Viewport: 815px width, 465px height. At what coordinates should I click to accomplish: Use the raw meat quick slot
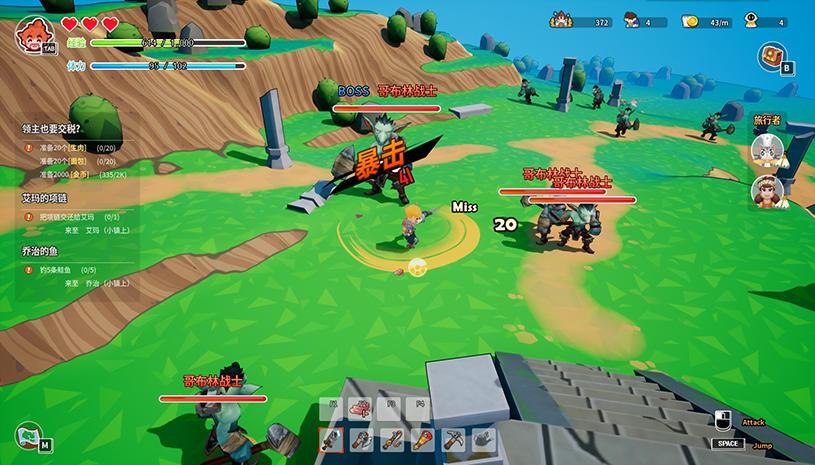(362, 408)
